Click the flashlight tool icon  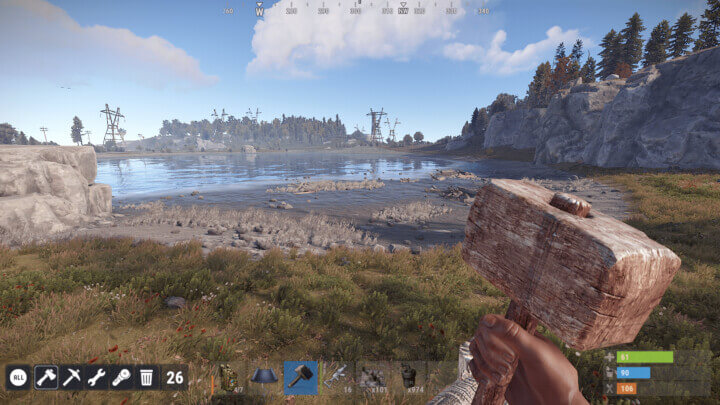pyautogui.click(x=121, y=377)
